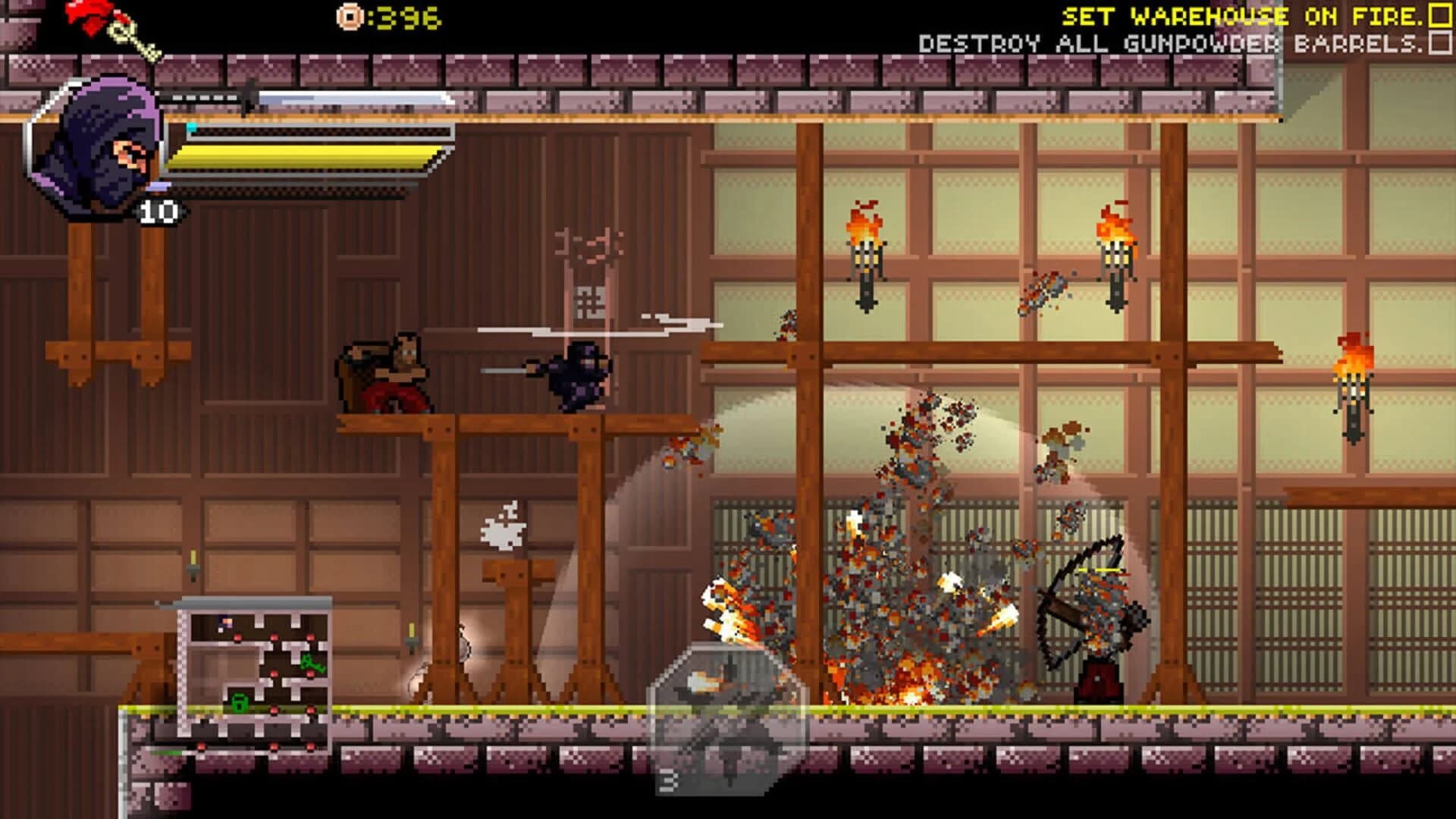Expand the player level badge showing 10
Screen dimensions: 1456x819
coord(159,209)
